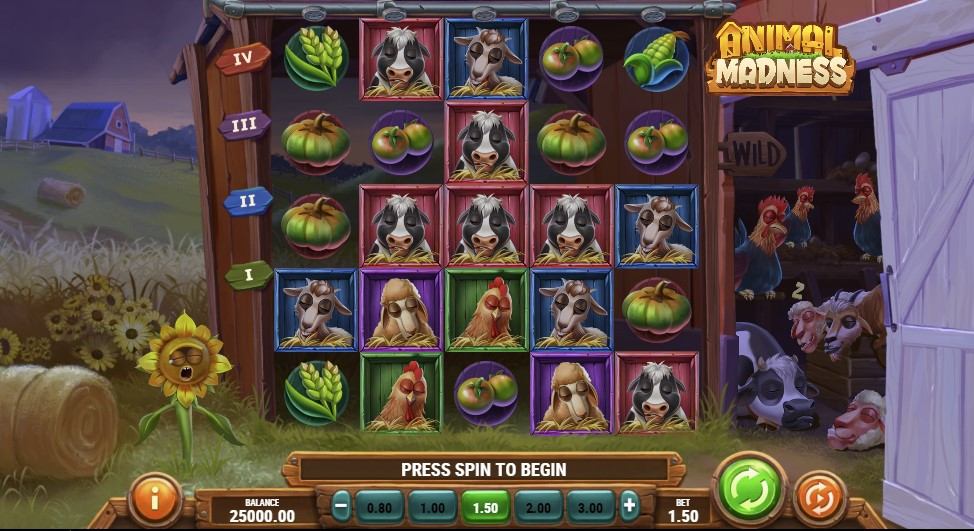Select the 0.80 bet amount

point(380,506)
